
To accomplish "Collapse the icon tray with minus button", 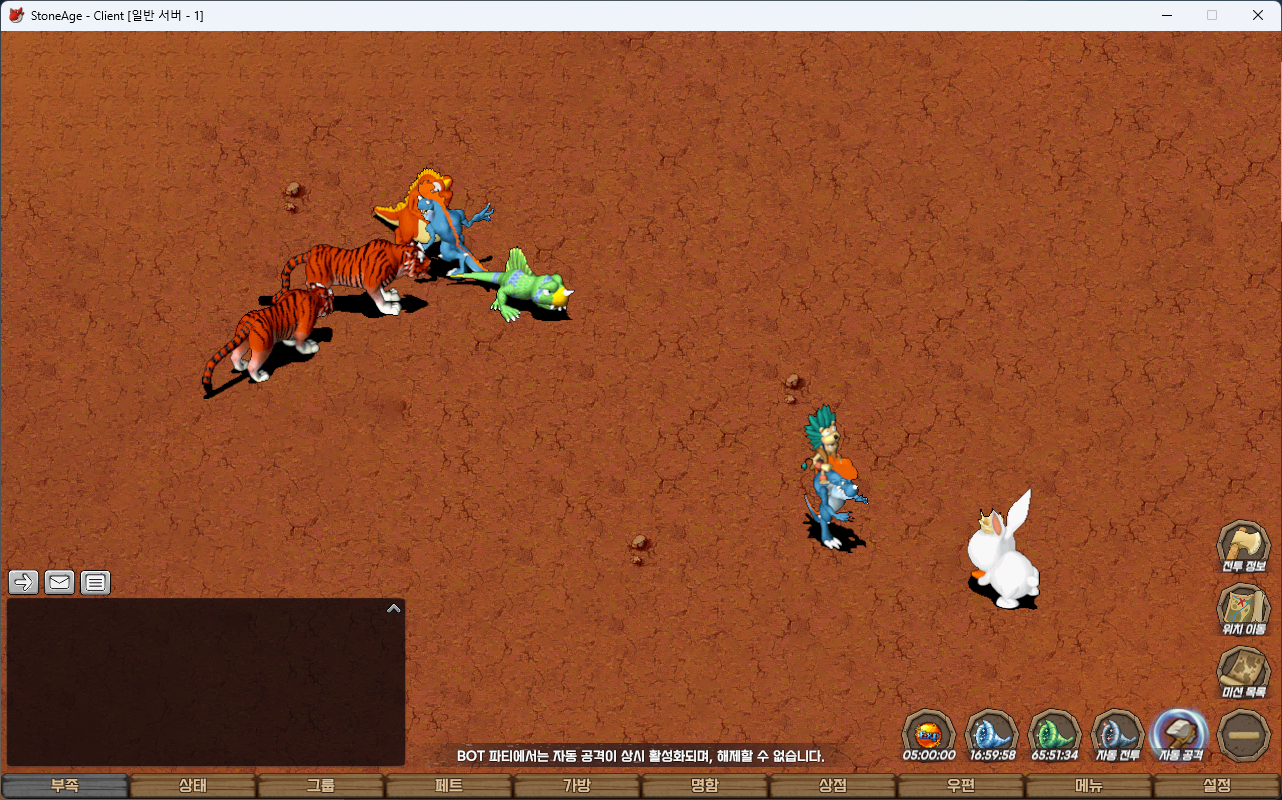I will pos(1244,735).
